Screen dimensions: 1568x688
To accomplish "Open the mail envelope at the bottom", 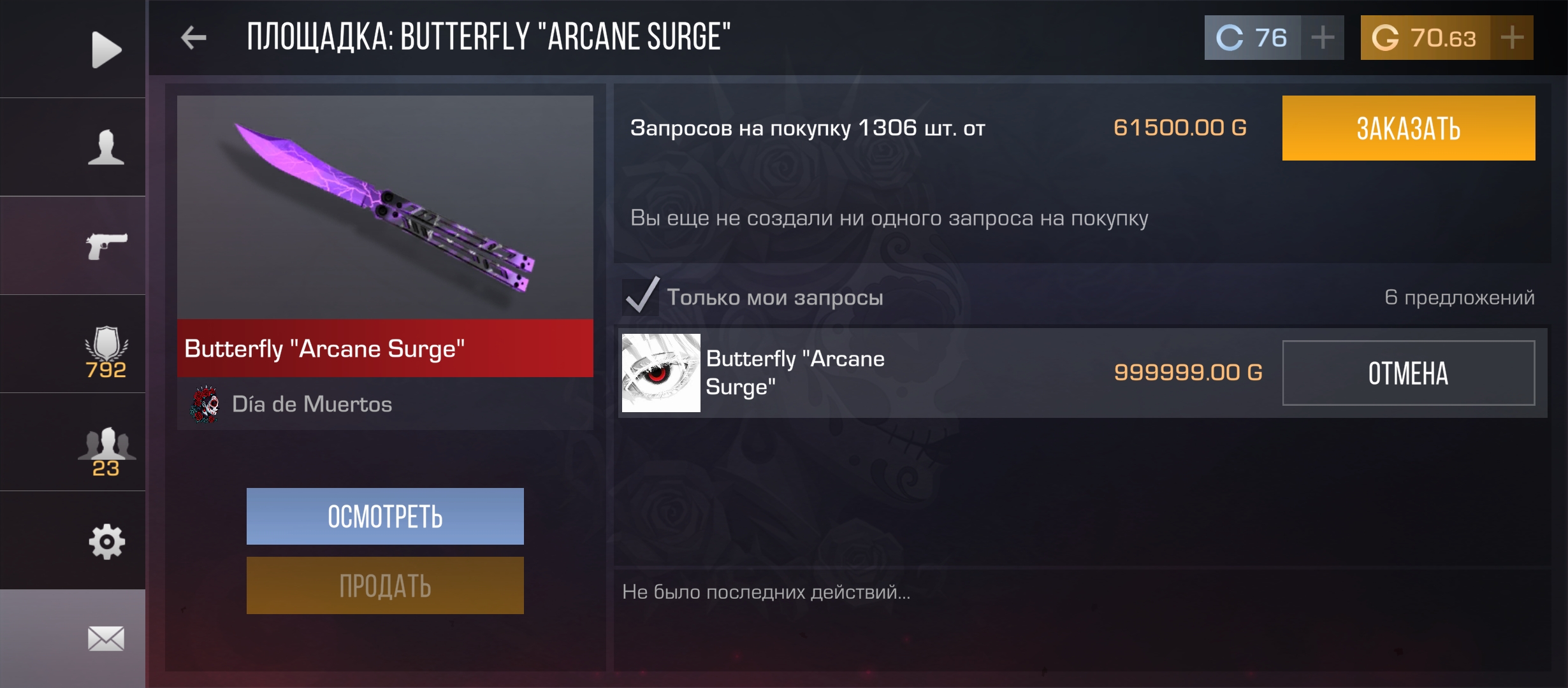I will (x=105, y=637).
